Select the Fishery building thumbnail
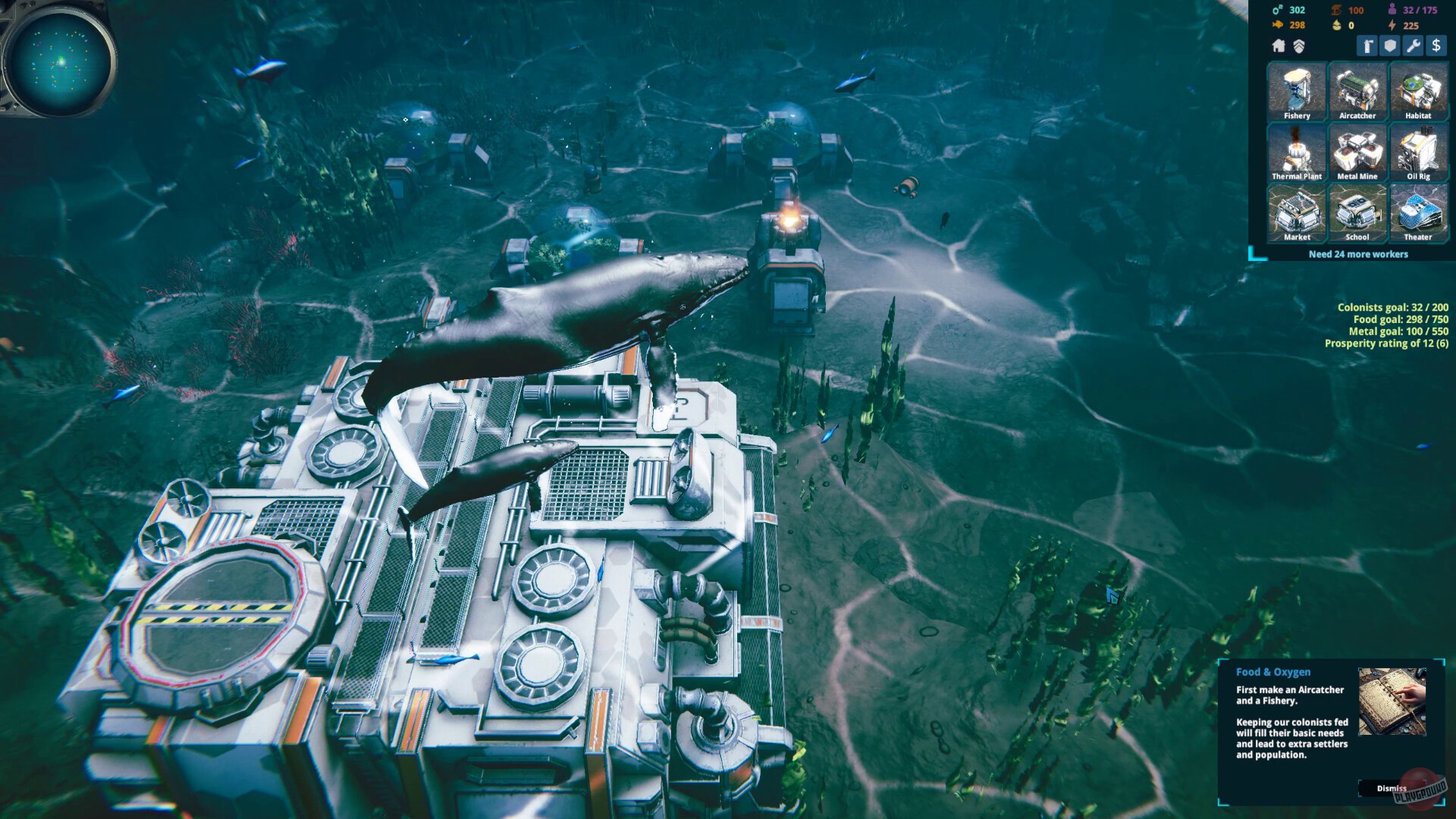Viewport: 1456px width, 819px height. pos(1296,93)
